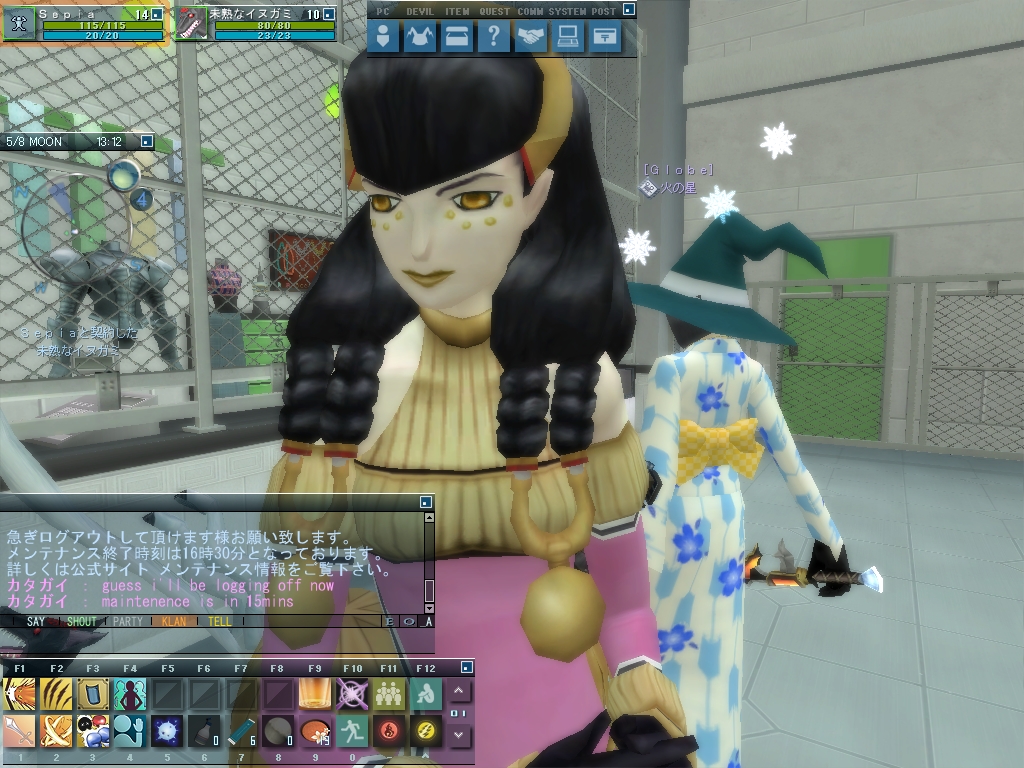Viewport: 1024px width, 768px height.
Task: Open the DEVIL menu
Action: click(420, 37)
